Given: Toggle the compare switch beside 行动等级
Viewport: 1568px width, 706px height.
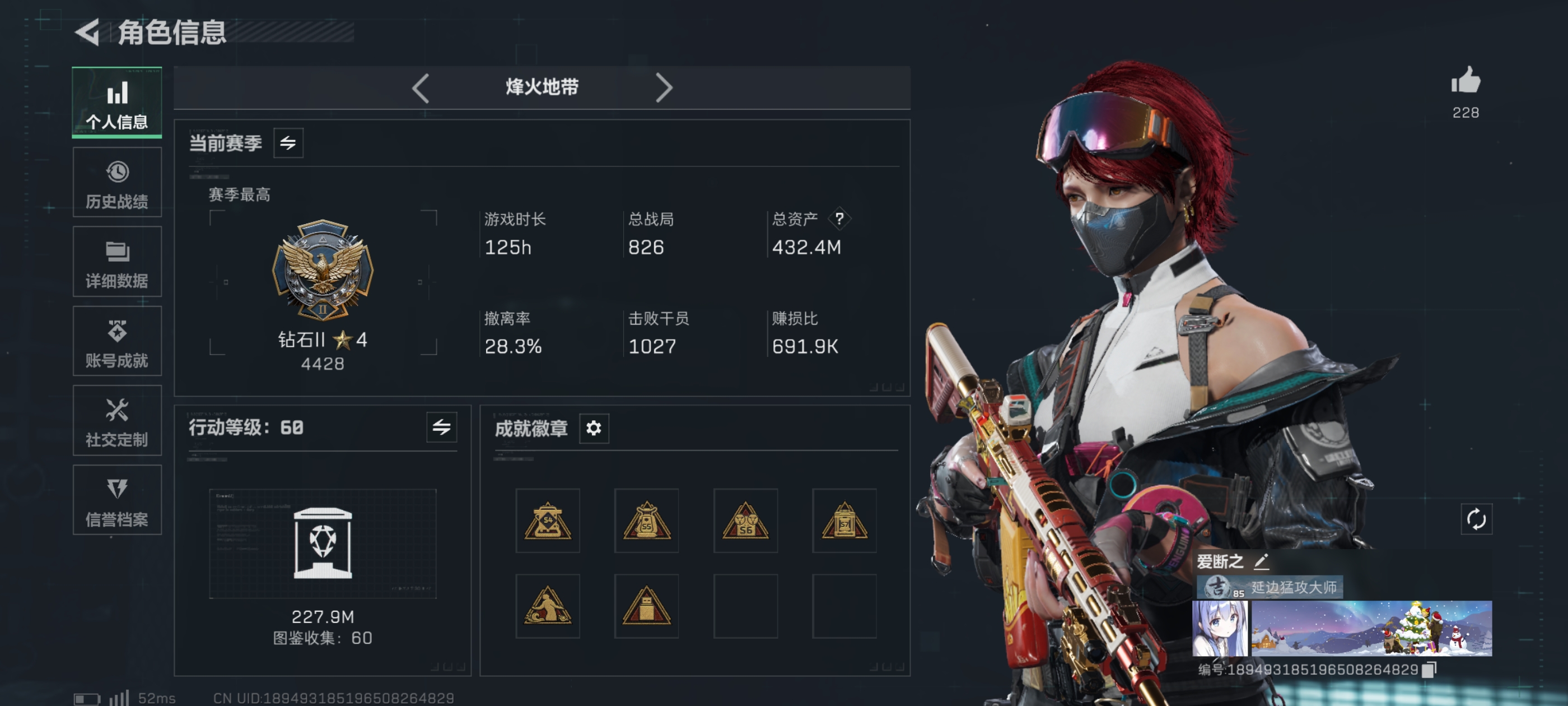Looking at the screenshot, I should pos(441,428).
